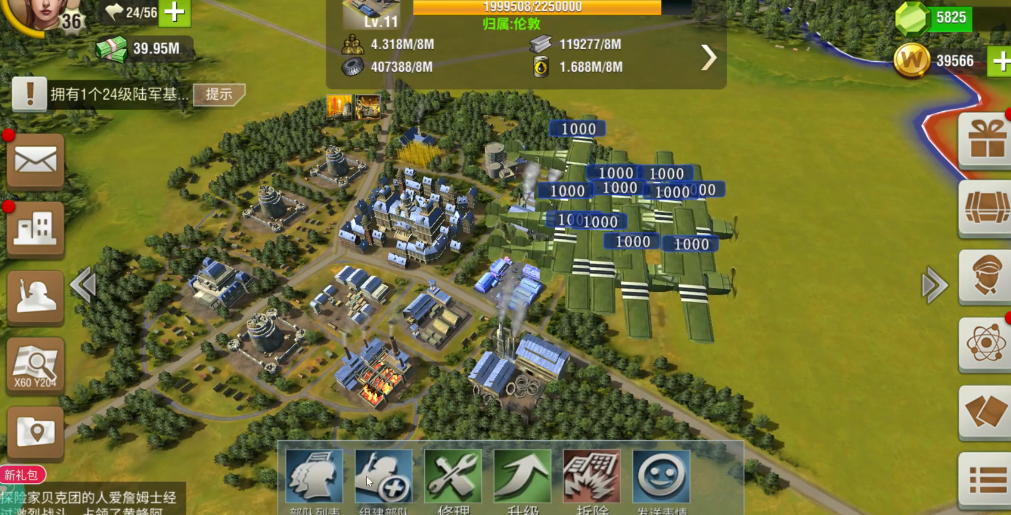1011x515 pixels.
Task: Open the mail envelope icon
Action: (36, 160)
